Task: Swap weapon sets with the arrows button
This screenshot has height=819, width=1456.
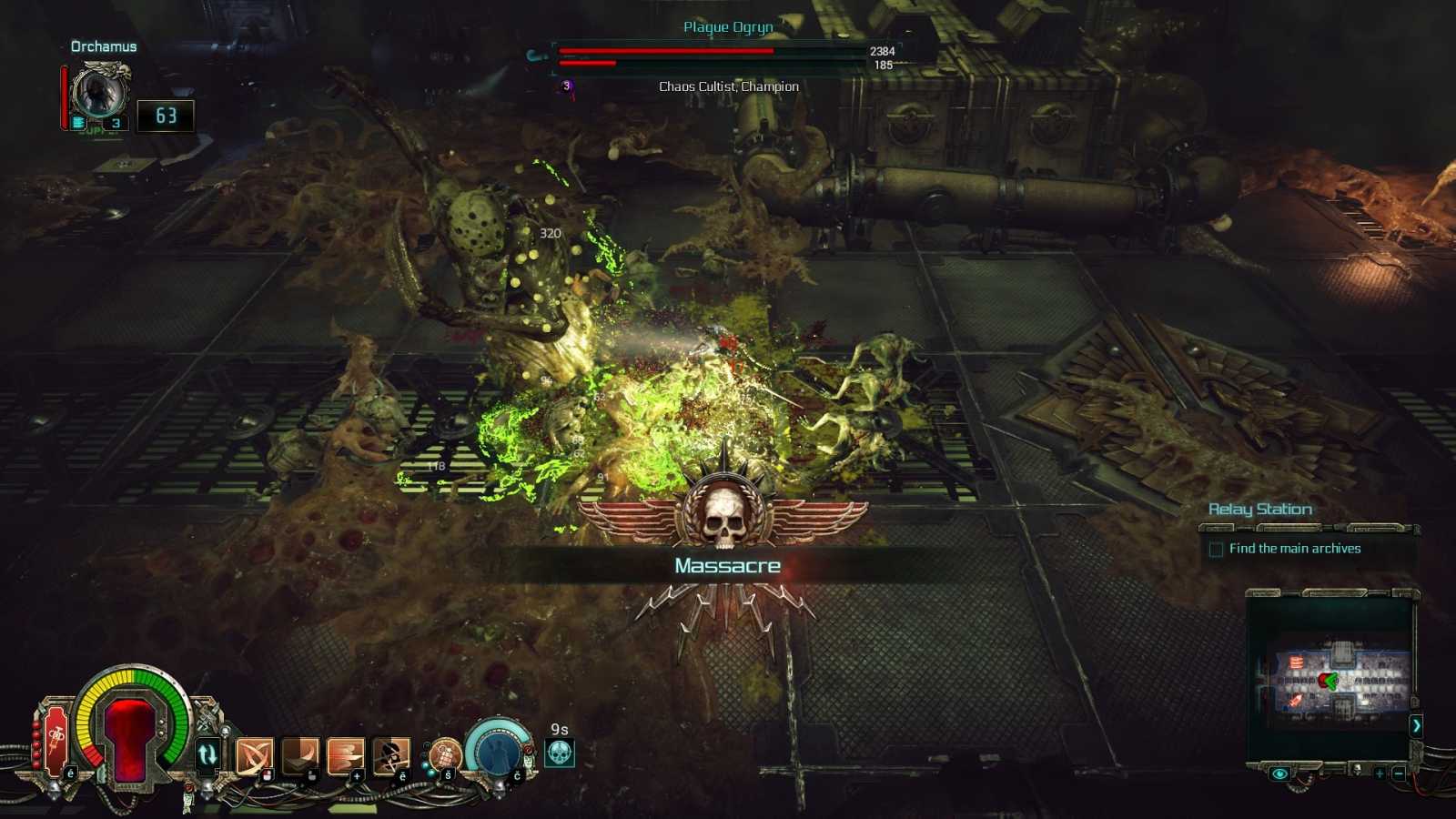Action: click(207, 753)
